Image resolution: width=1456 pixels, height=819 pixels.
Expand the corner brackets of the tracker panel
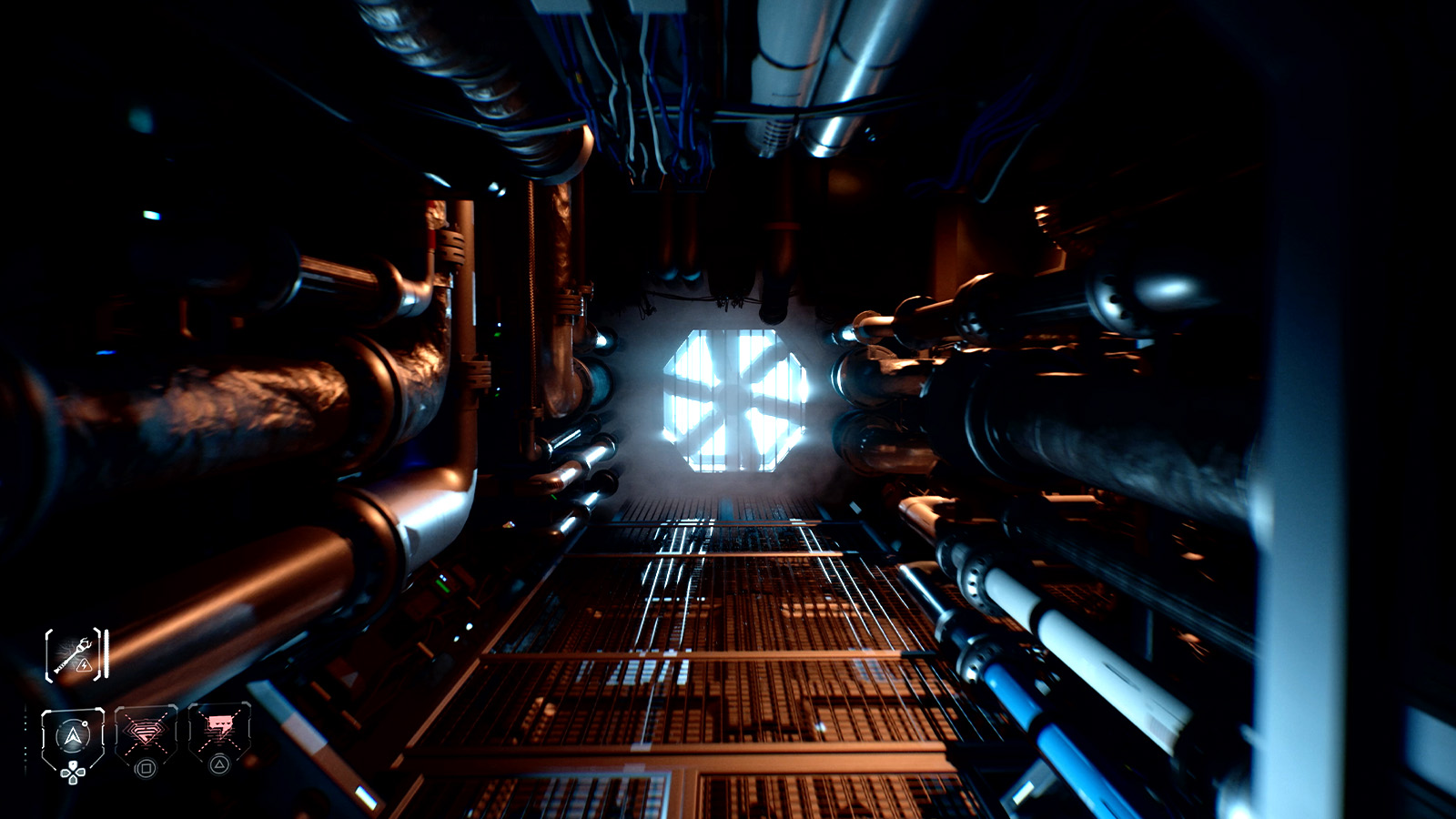pos(44,710)
